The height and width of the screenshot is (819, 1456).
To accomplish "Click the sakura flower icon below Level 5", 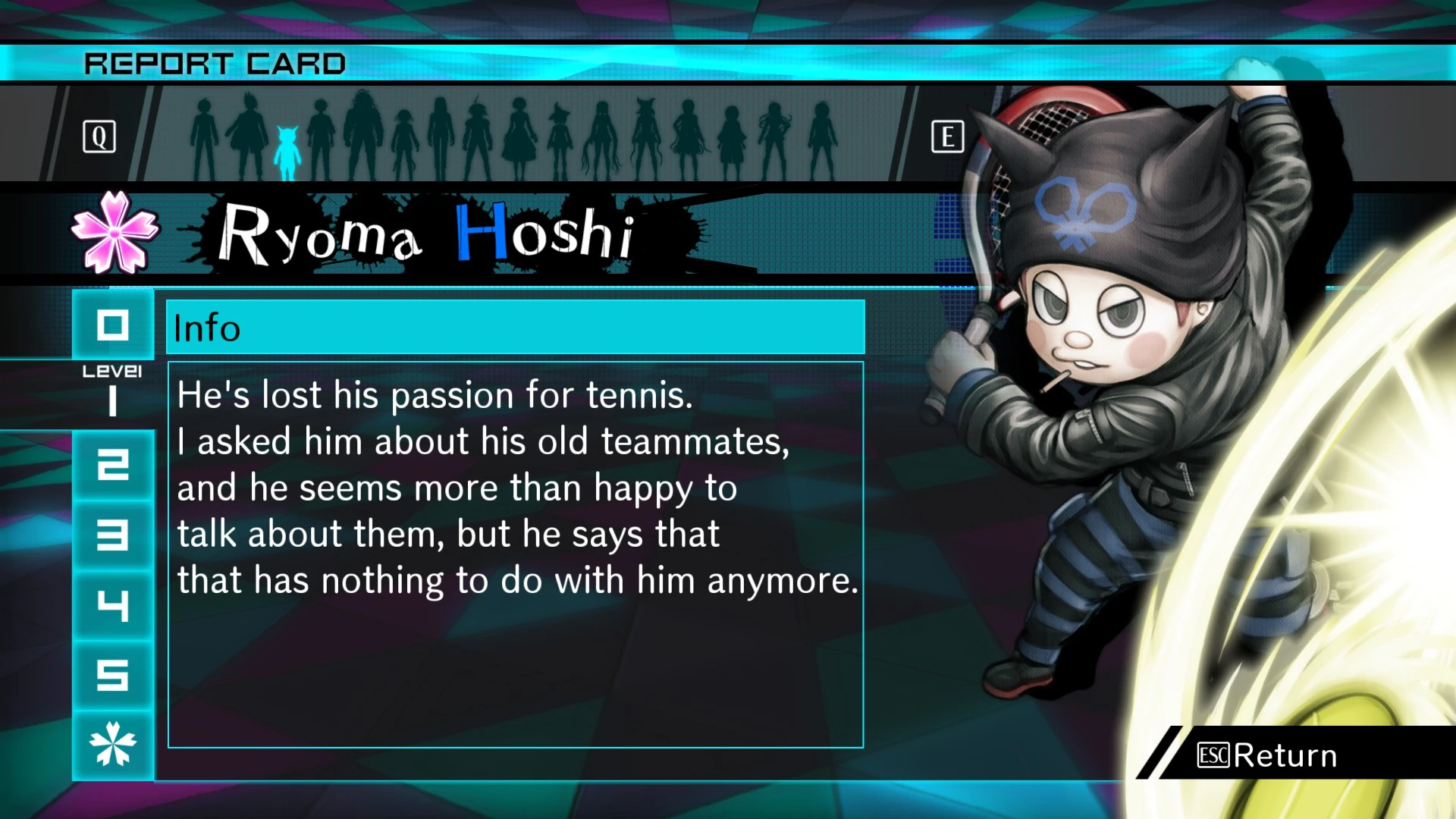I will click(x=112, y=744).
